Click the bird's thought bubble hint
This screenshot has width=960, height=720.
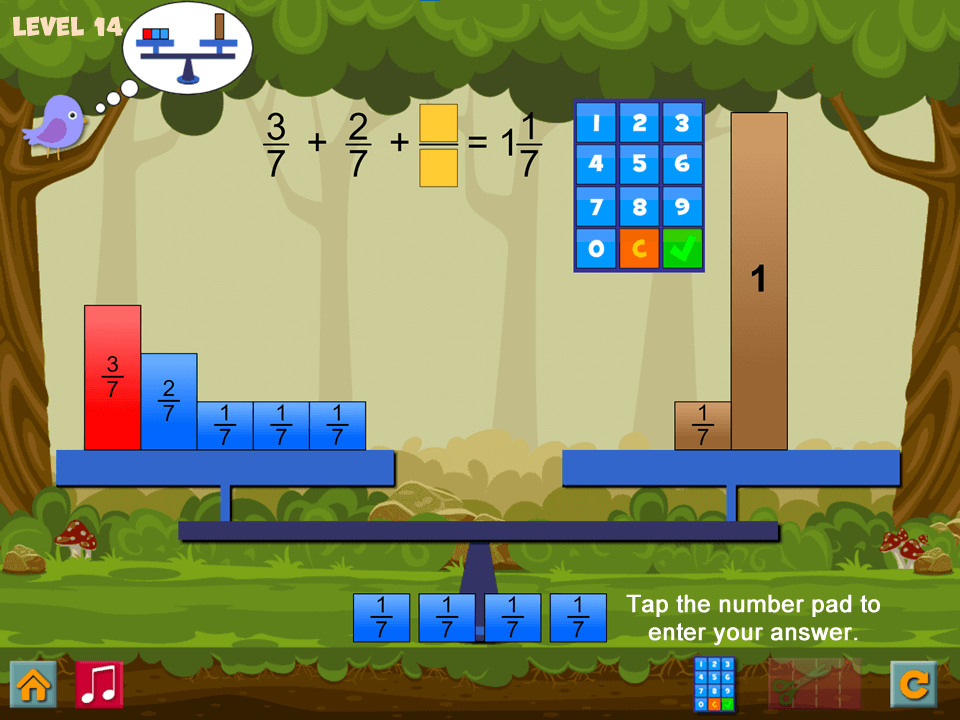pos(187,45)
